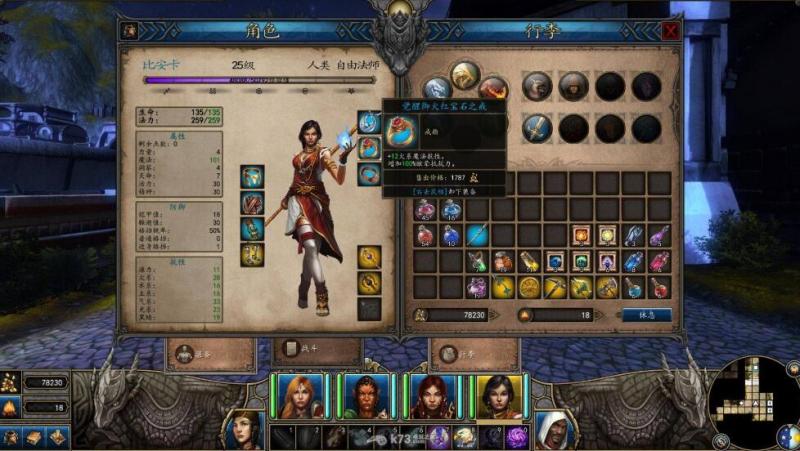Open the minimap
Viewport: 800px width, 451px height.
[x=753, y=402]
